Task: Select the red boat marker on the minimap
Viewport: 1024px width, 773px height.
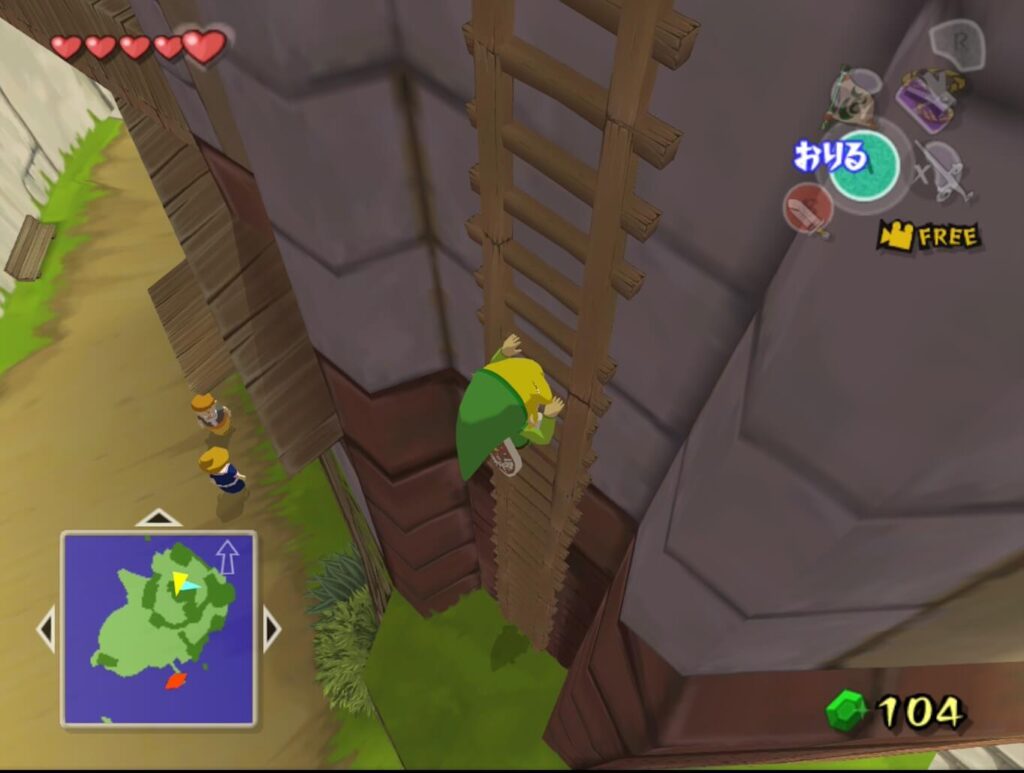Action: (x=176, y=681)
